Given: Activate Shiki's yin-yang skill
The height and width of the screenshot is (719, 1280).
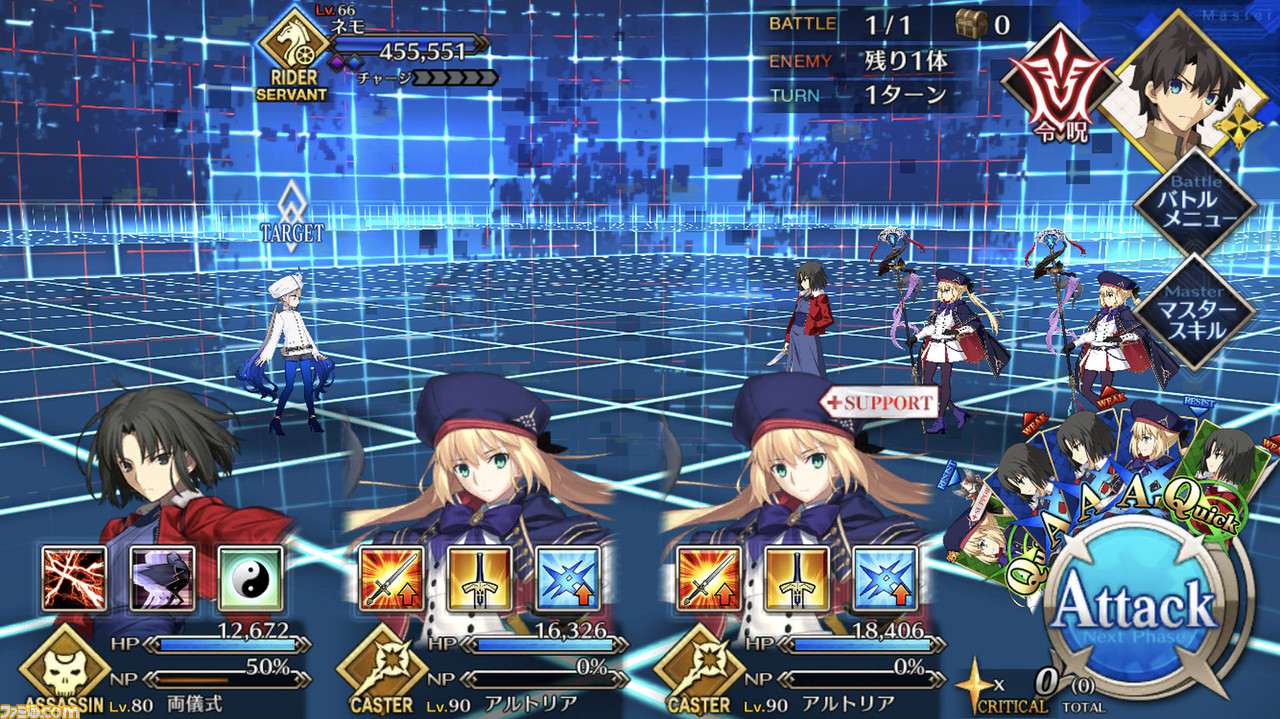Looking at the screenshot, I should click(x=250, y=579).
